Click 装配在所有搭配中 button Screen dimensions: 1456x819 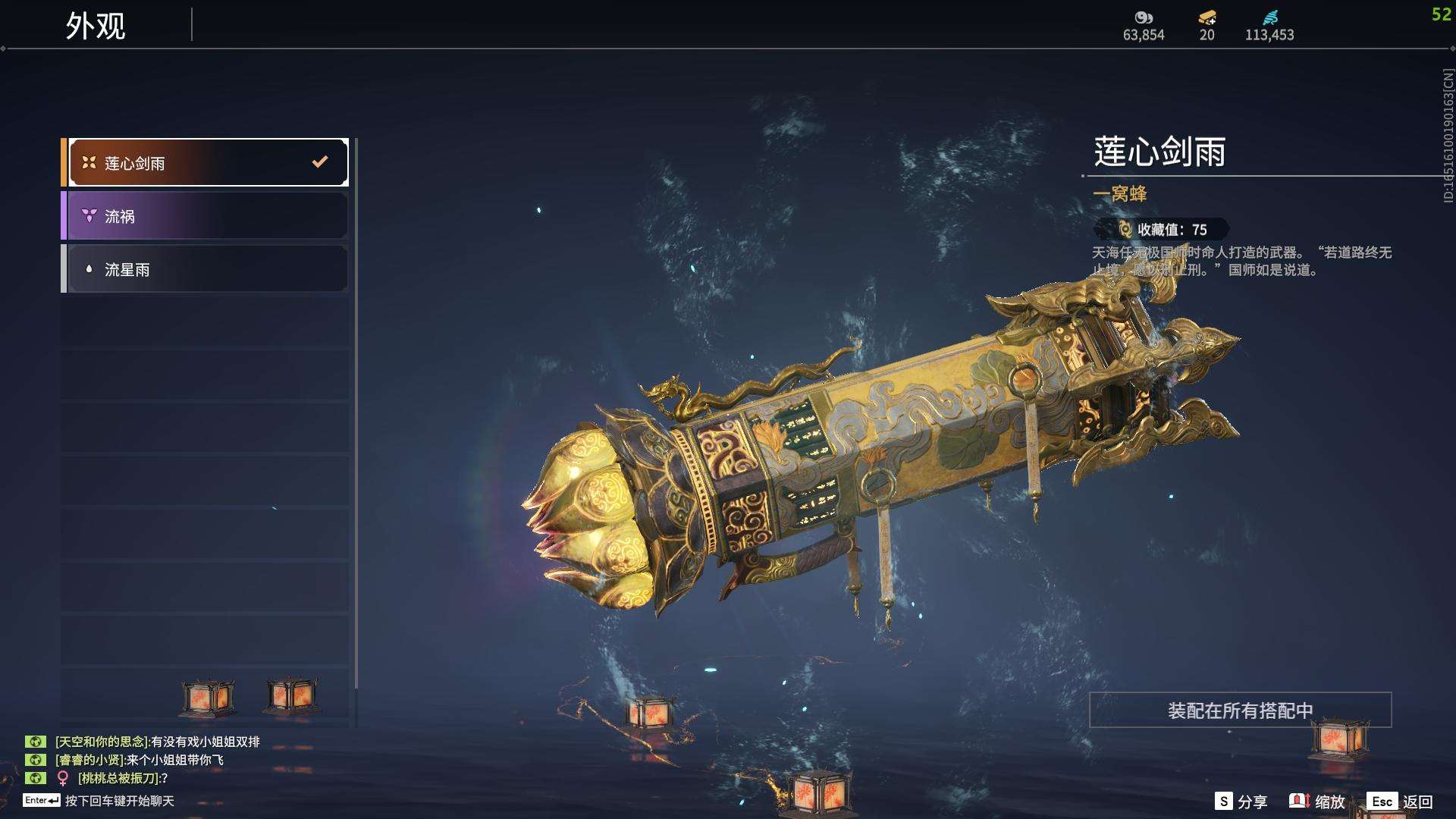tap(1240, 710)
